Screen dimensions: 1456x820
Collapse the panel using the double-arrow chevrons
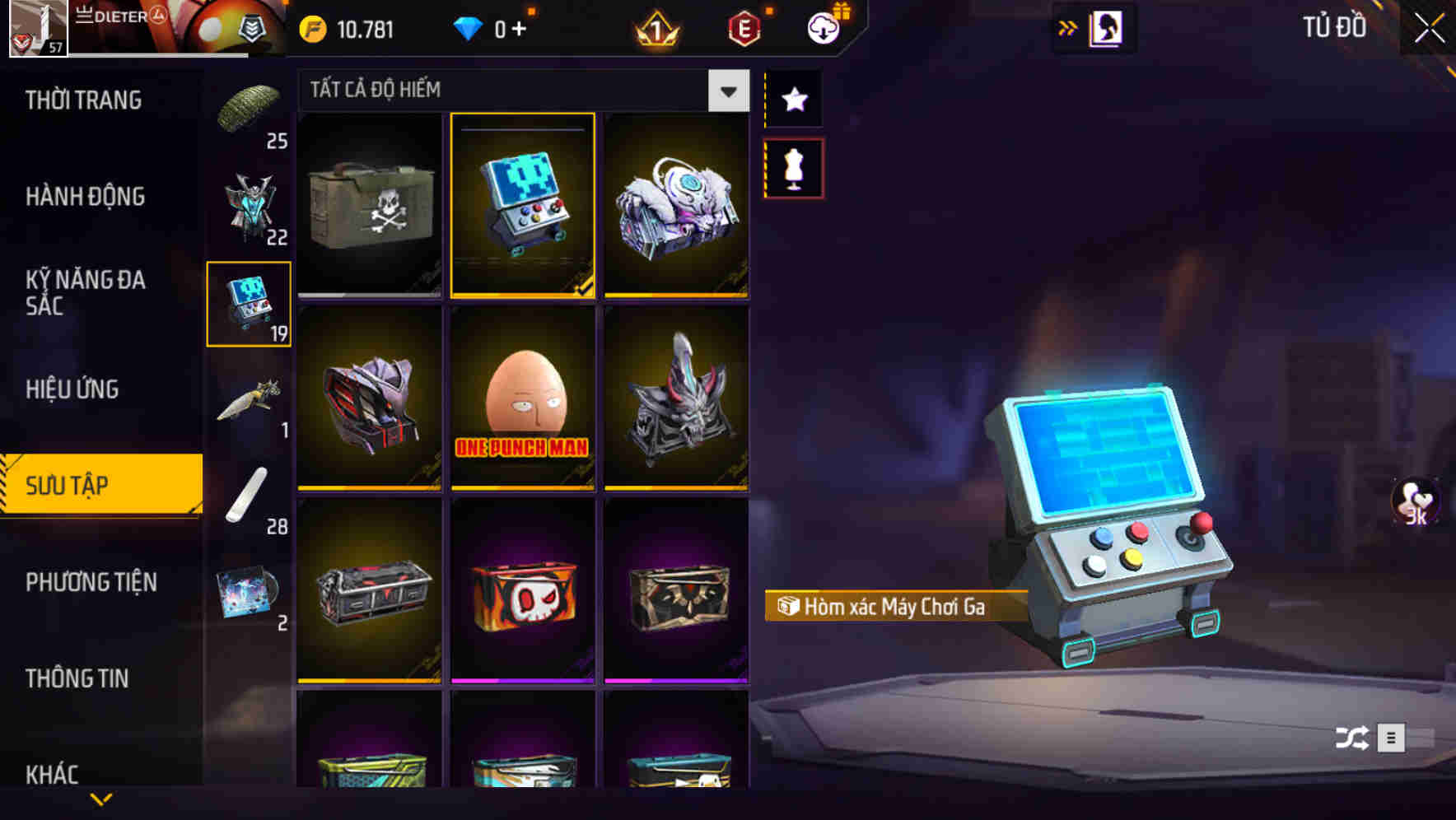[1068, 27]
